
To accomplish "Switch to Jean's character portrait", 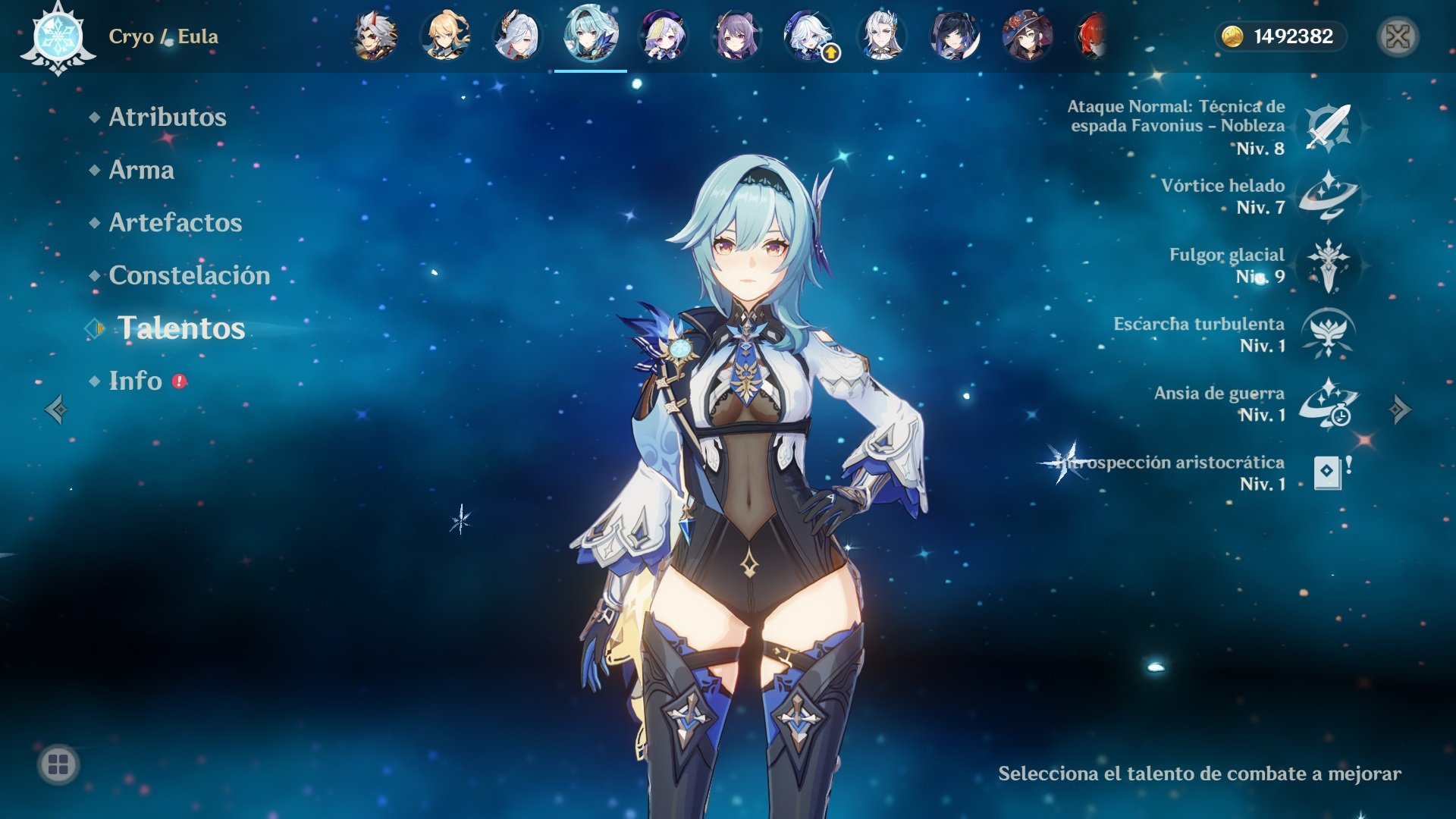I will (x=446, y=36).
